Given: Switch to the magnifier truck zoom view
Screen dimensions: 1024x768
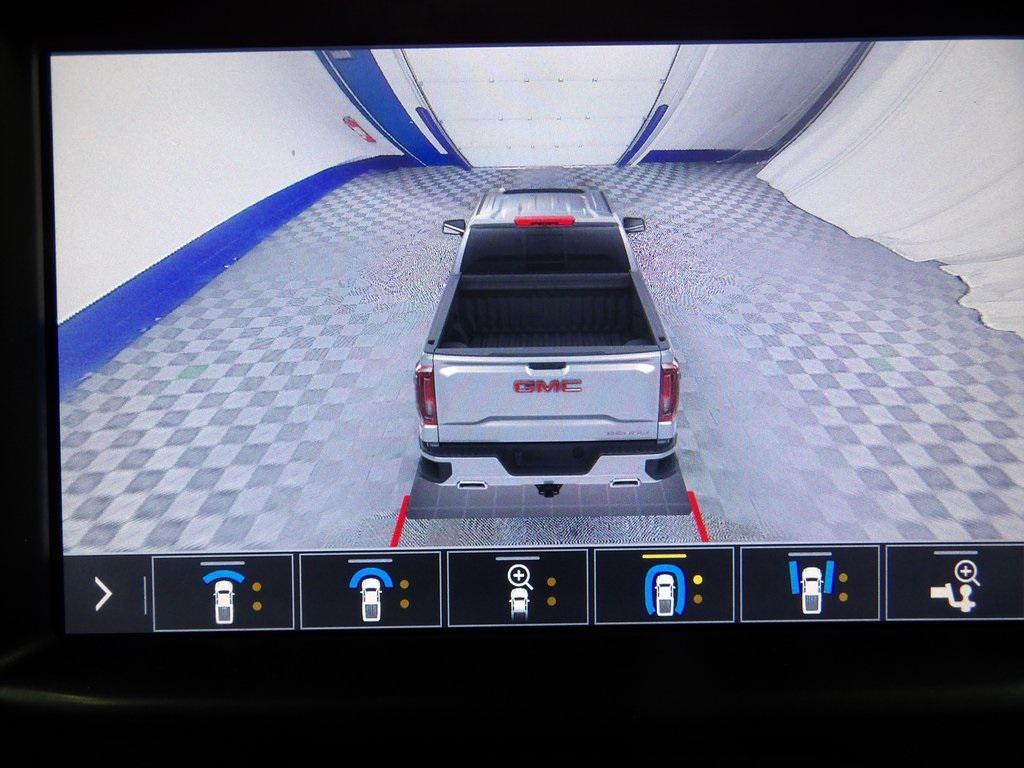Looking at the screenshot, I should coord(518,590).
